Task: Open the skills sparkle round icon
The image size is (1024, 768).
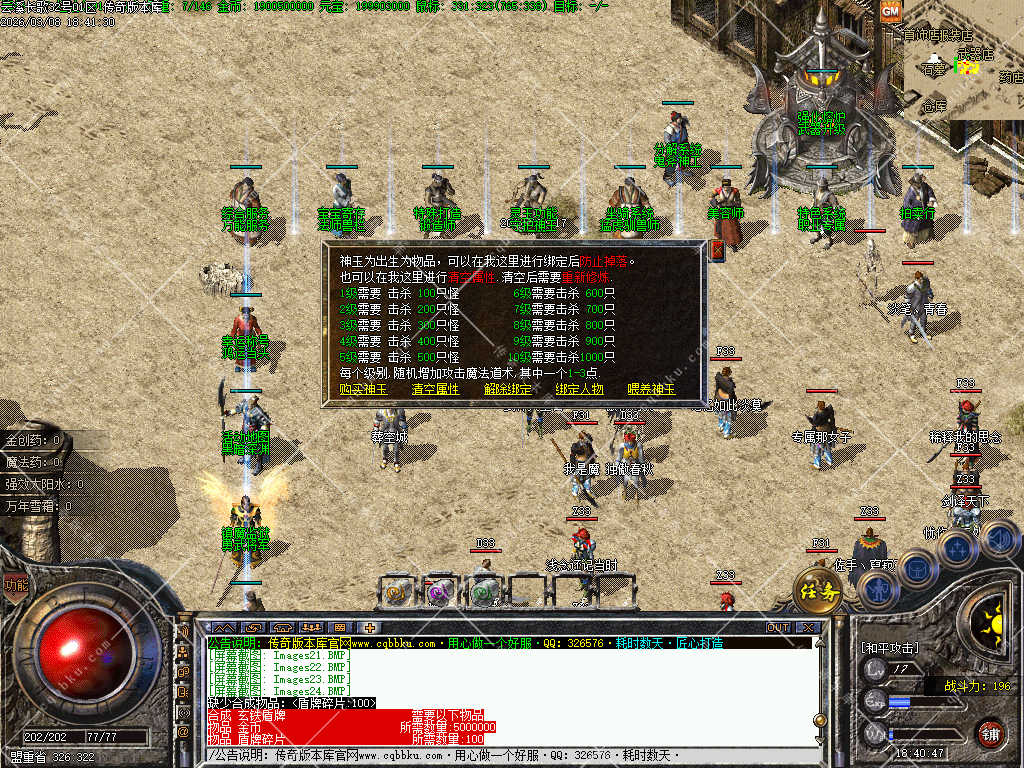Action: 956,548
